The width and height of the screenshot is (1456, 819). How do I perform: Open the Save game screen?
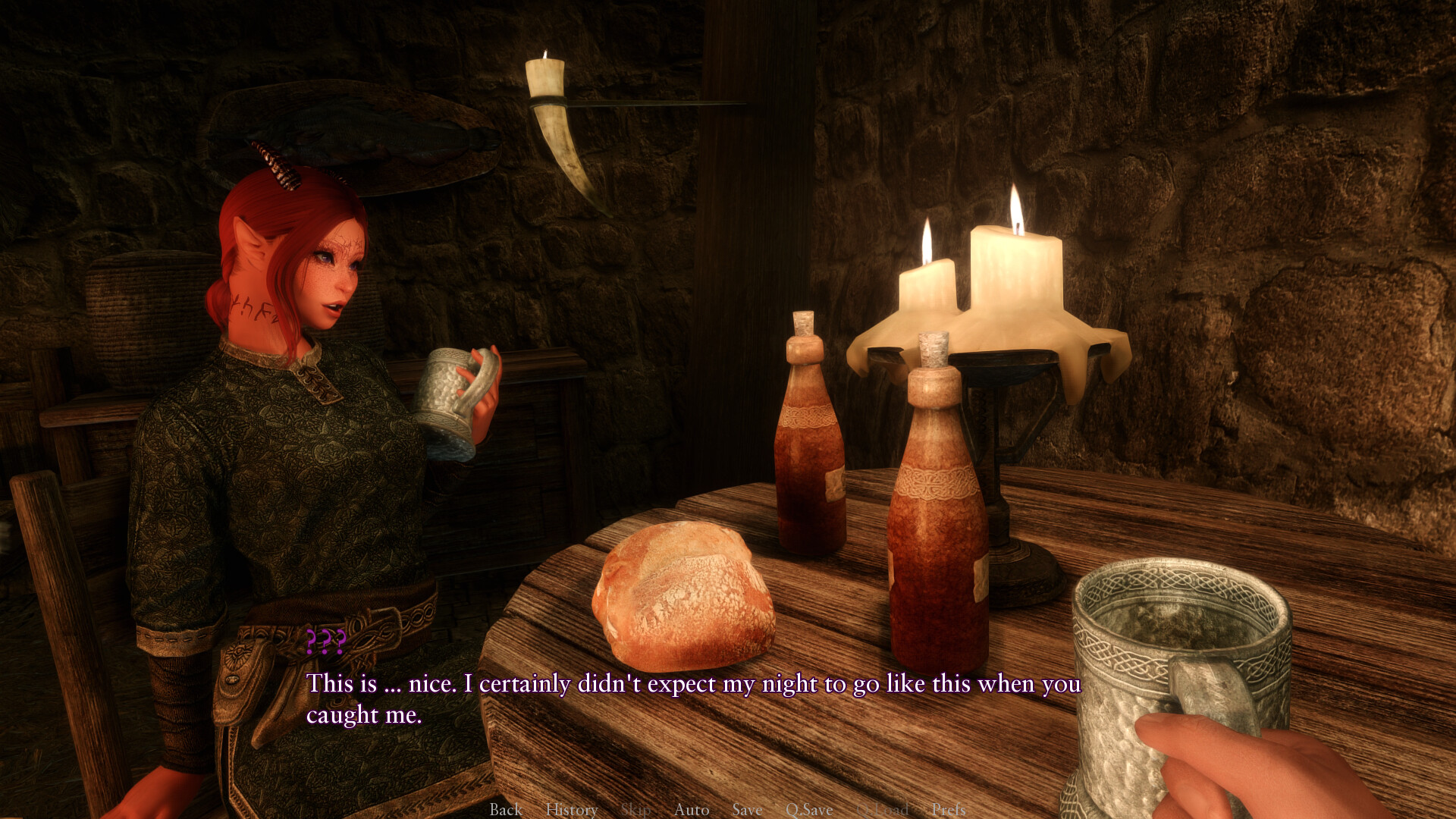(747, 809)
